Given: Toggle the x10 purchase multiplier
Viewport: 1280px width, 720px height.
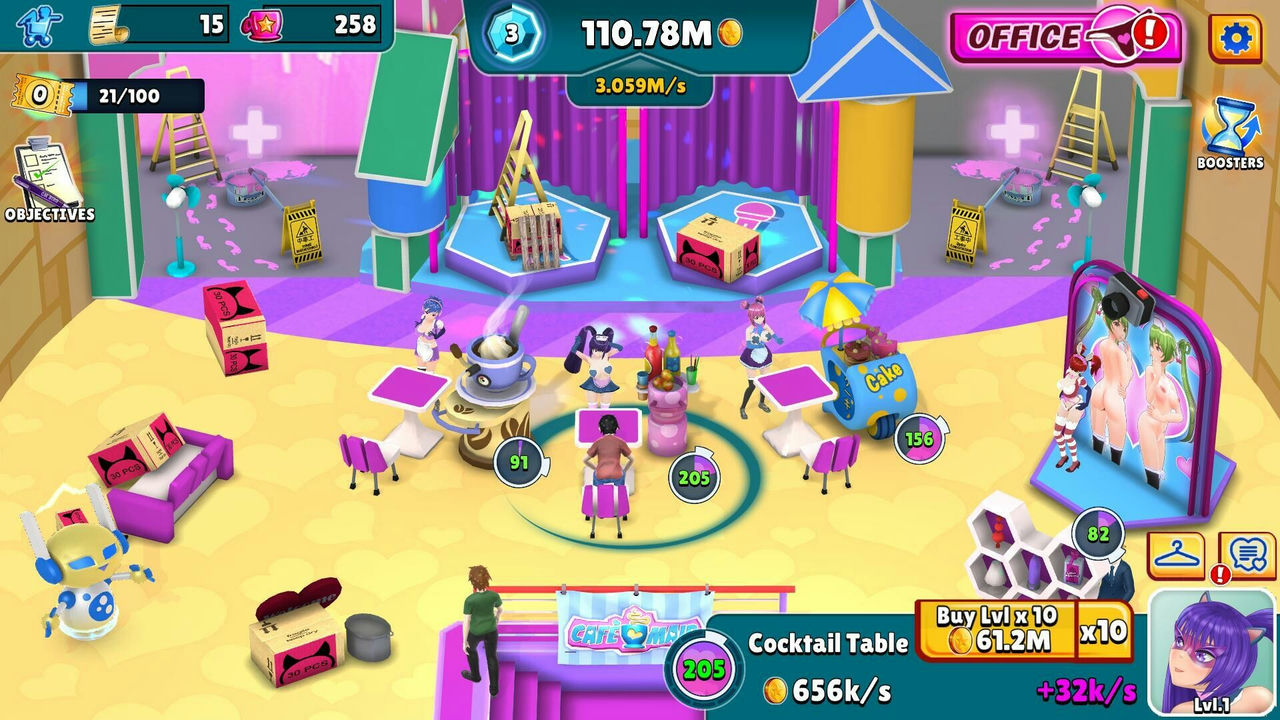Looking at the screenshot, I should click(1103, 631).
